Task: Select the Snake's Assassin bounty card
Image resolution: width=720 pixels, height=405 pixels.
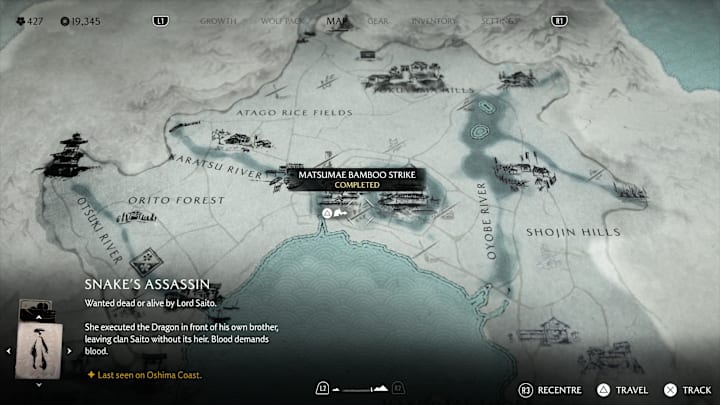Action: pyautogui.click(x=38, y=350)
